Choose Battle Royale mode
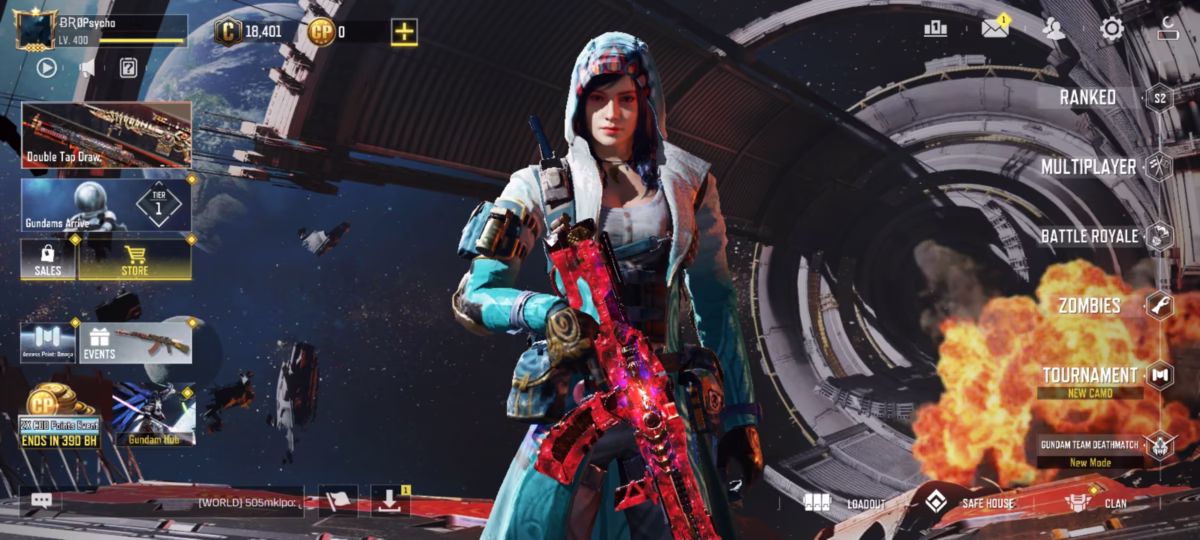The height and width of the screenshot is (540, 1200). 1089,236
